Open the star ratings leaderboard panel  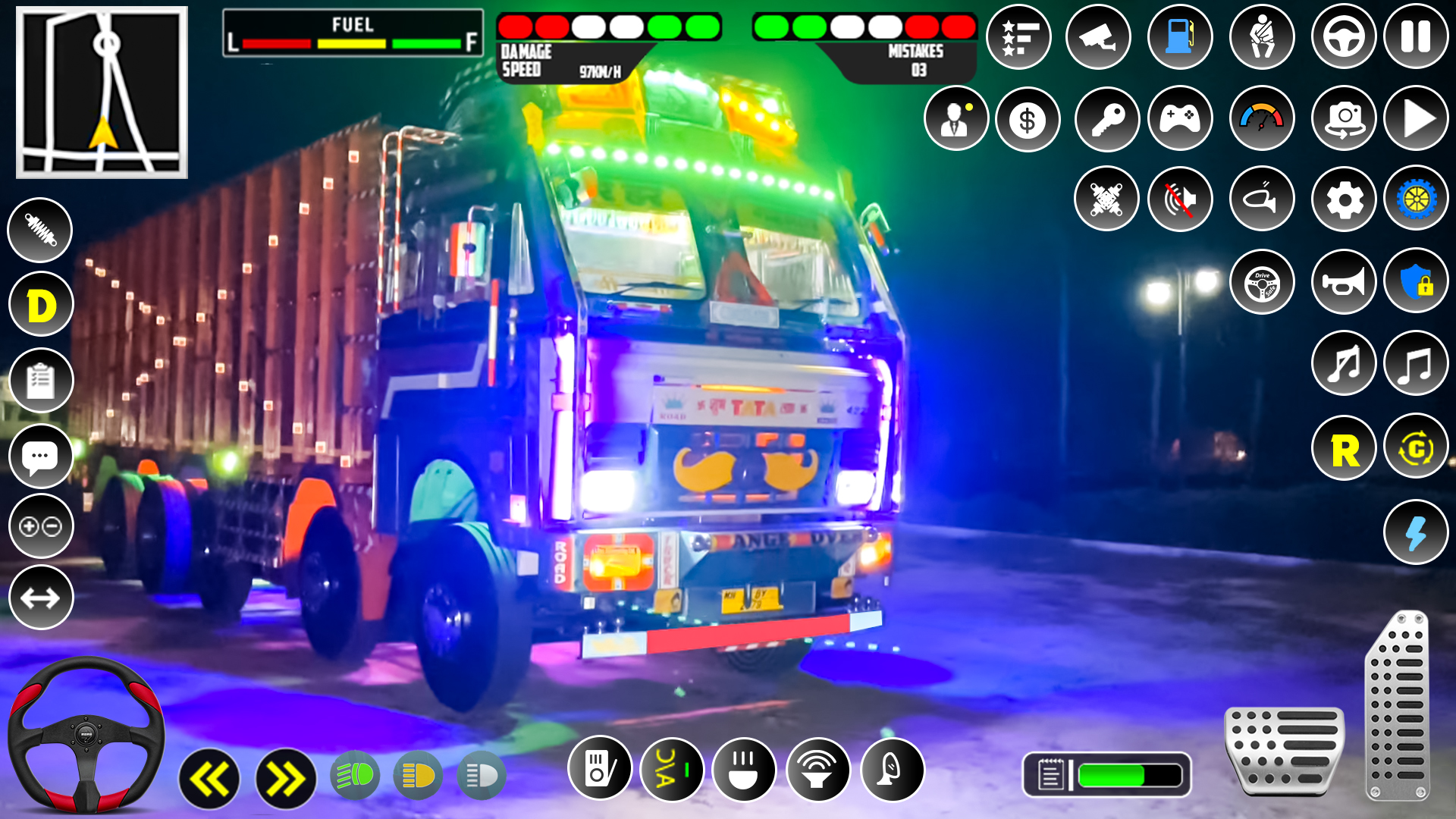point(1018,36)
